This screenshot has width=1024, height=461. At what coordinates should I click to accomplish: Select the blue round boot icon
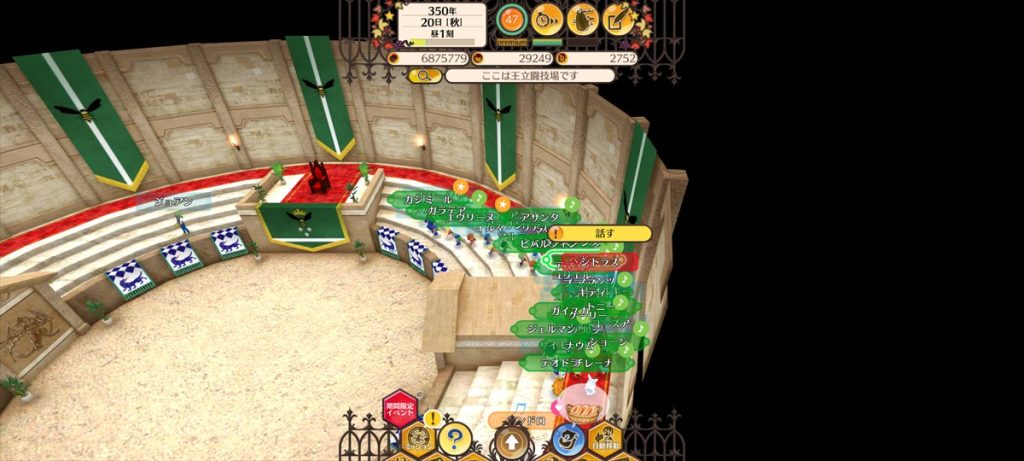567,438
